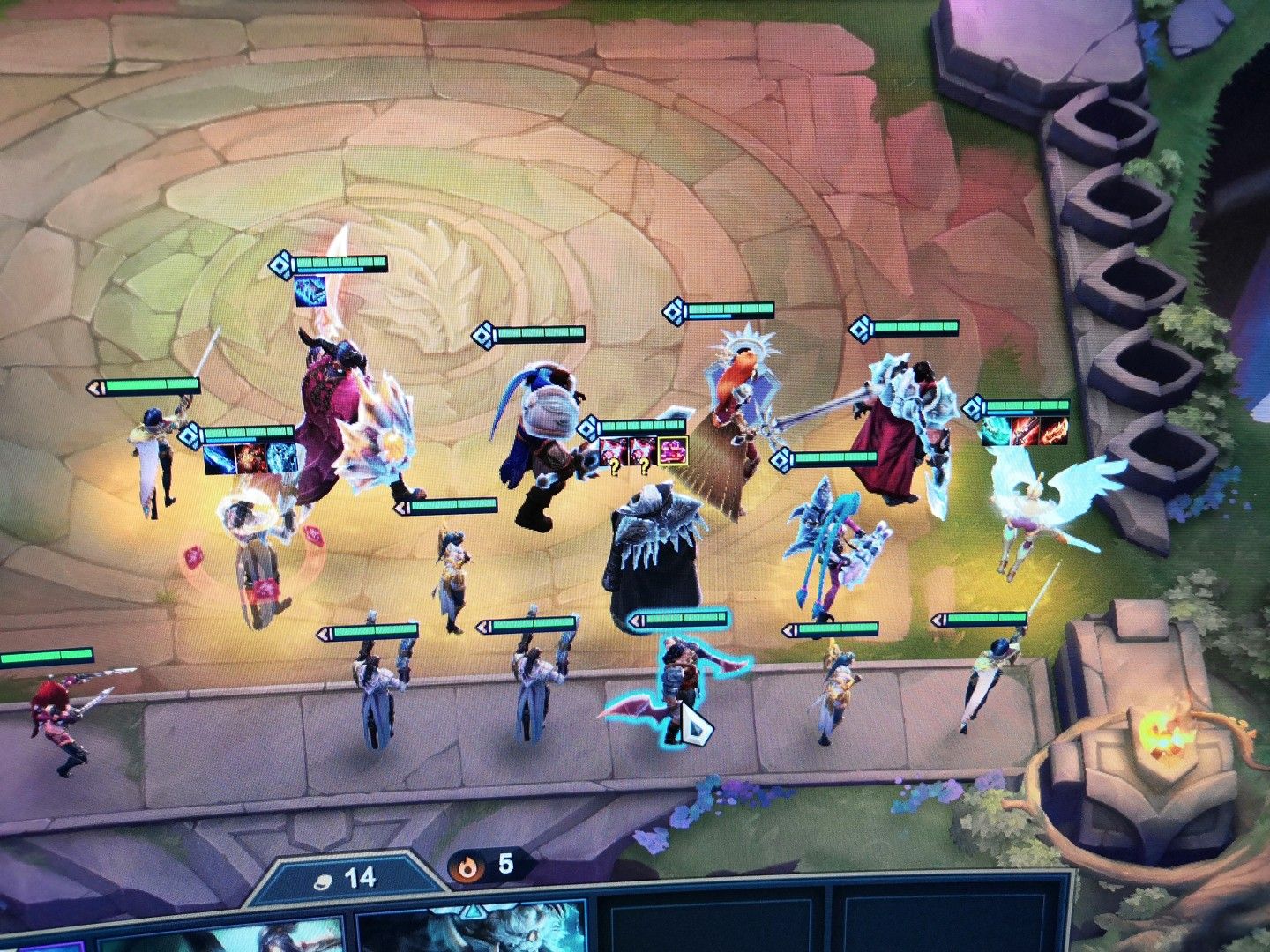The height and width of the screenshot is (952, 1270).
Task: Inspect the winged champion's red gunblade item
Action: pos(1026,430)
